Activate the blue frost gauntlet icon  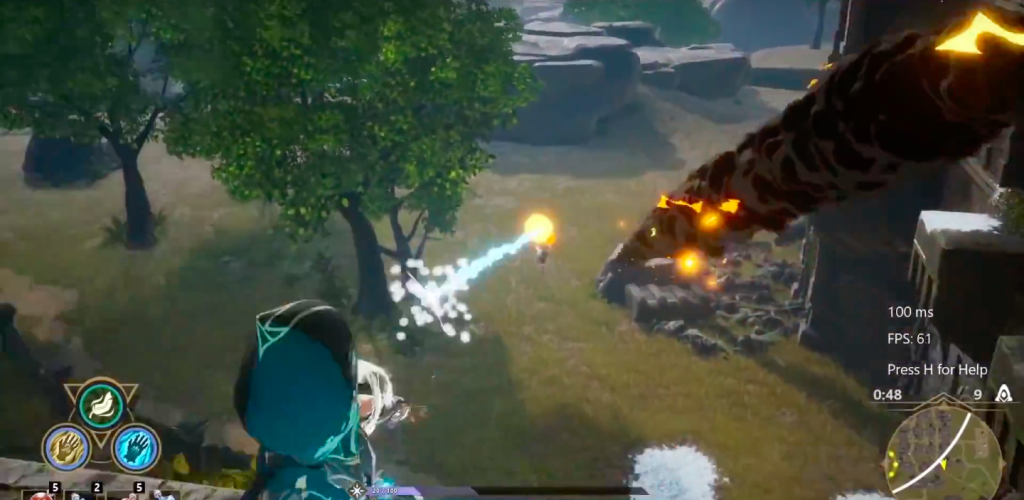(x=136, y=447)
